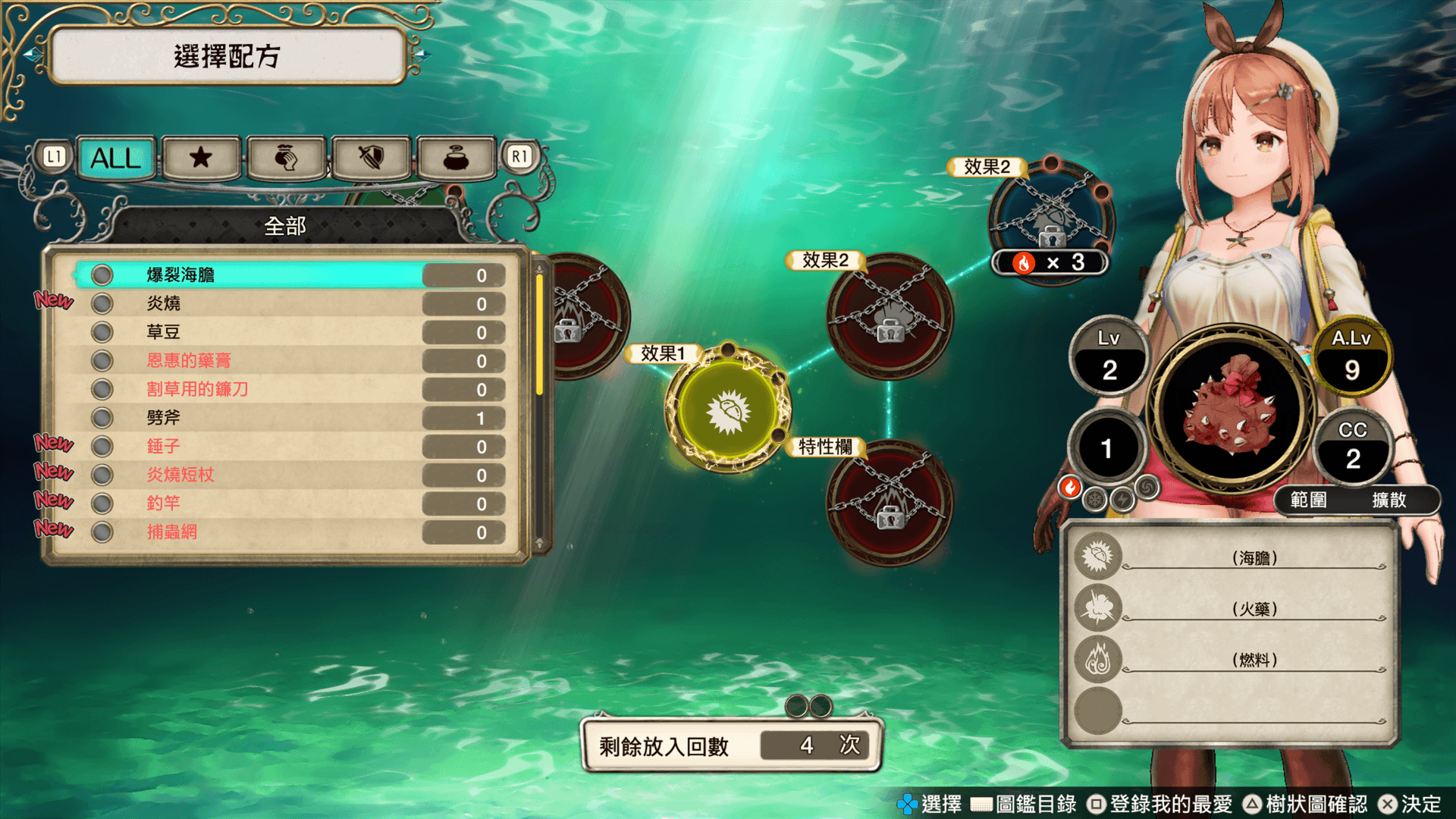1456x819 pixels.
Task: Select the glowing 效果1 sea urchin node
Action: click(728, 411)
